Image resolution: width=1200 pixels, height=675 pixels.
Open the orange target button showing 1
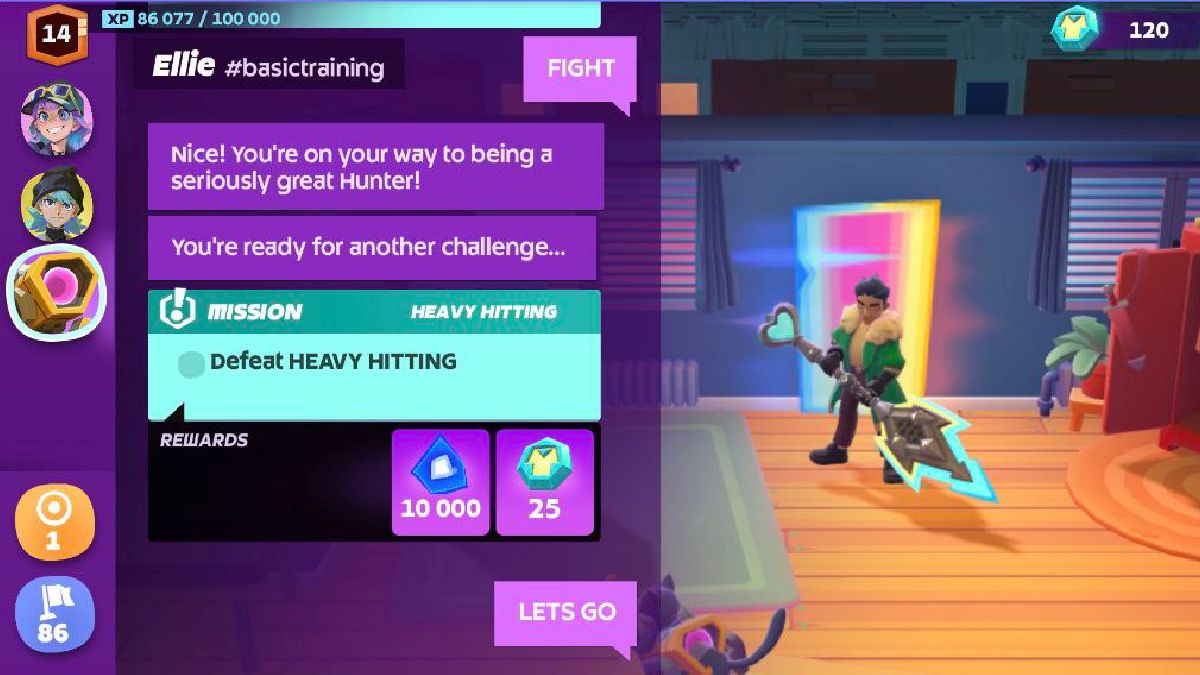click(x=55, y=521)
